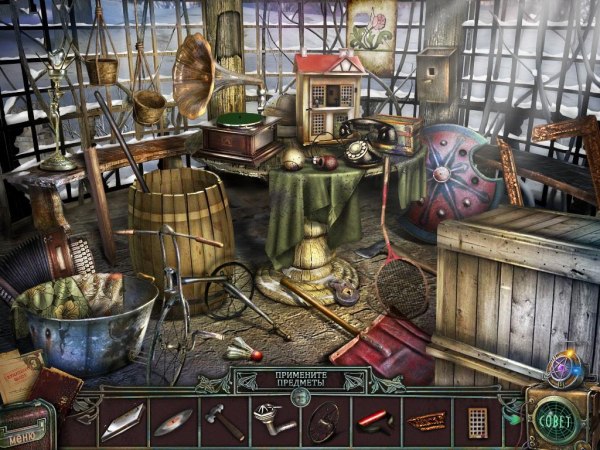The height and width of the screenshot is (450, 600).
Task: Select the small grid grate item
Action: (477, 420)
